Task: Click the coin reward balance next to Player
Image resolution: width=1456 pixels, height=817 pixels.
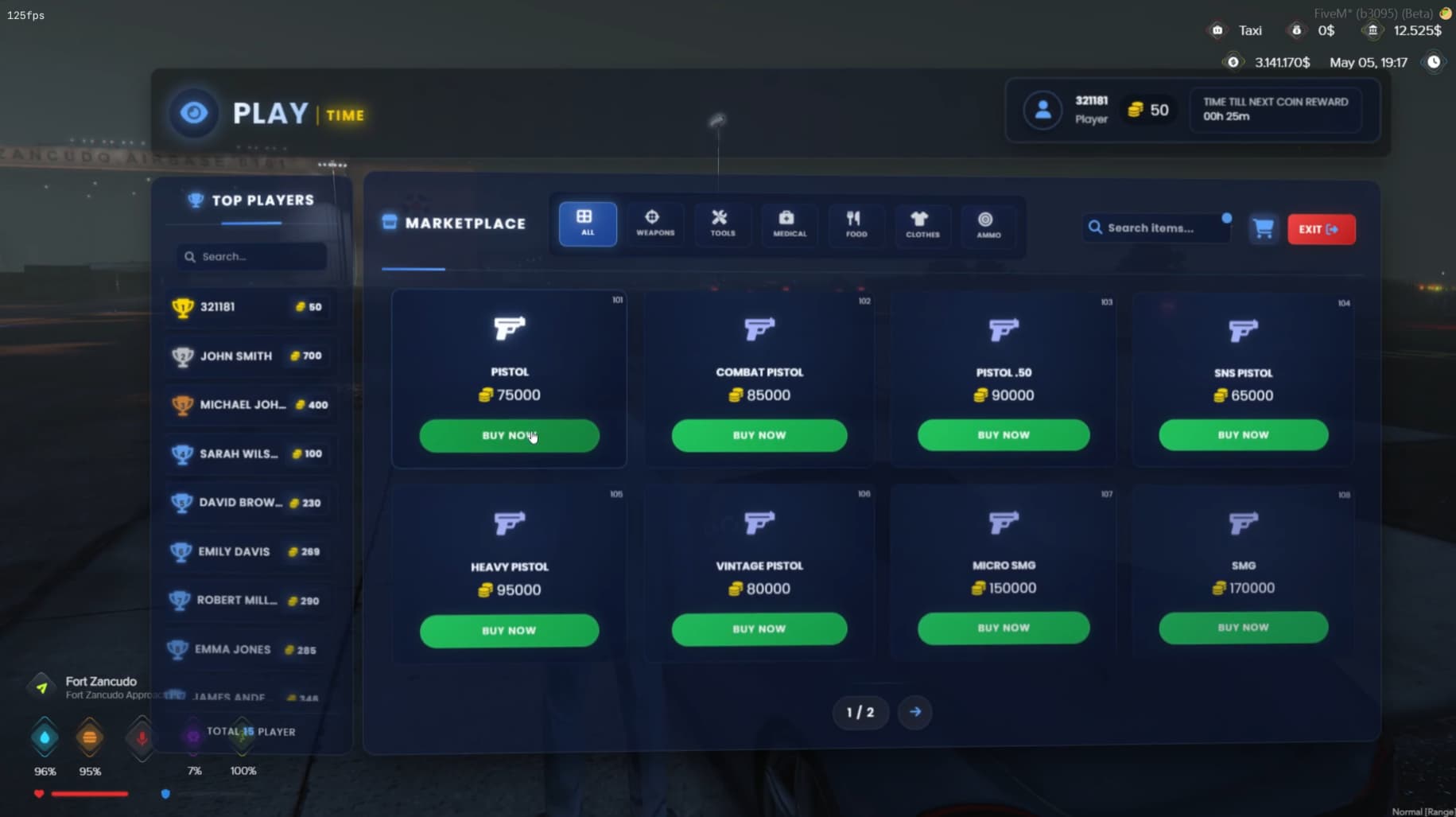Action: 1148,110
